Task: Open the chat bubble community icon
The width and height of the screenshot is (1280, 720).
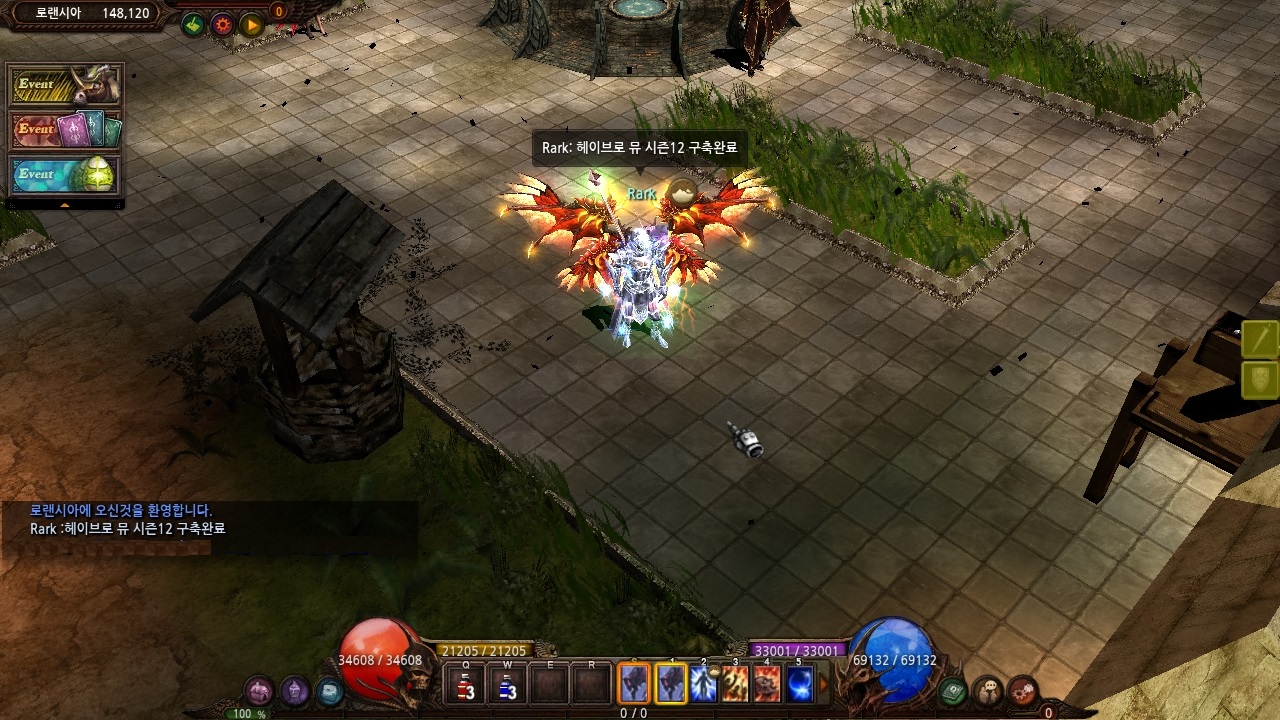Action: (988, 690)
